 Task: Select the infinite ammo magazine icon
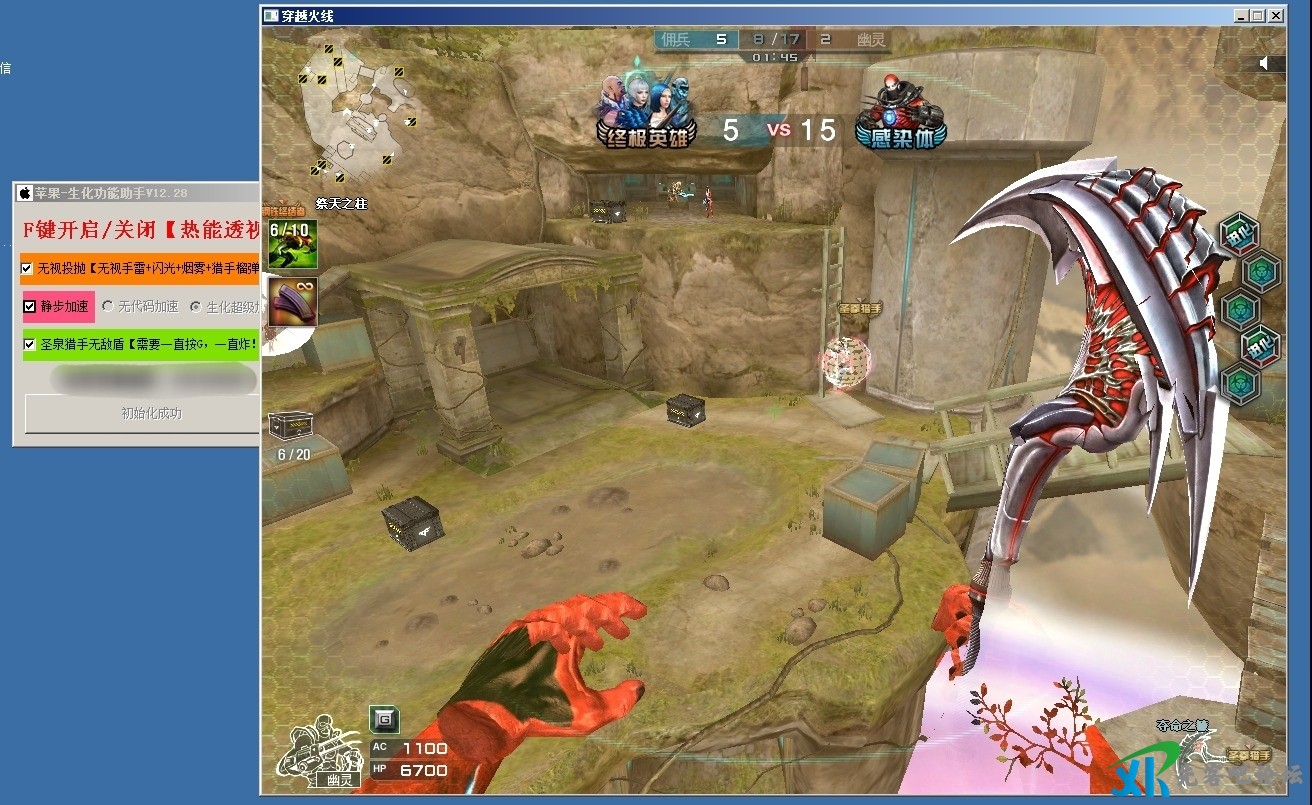(292, 301)
